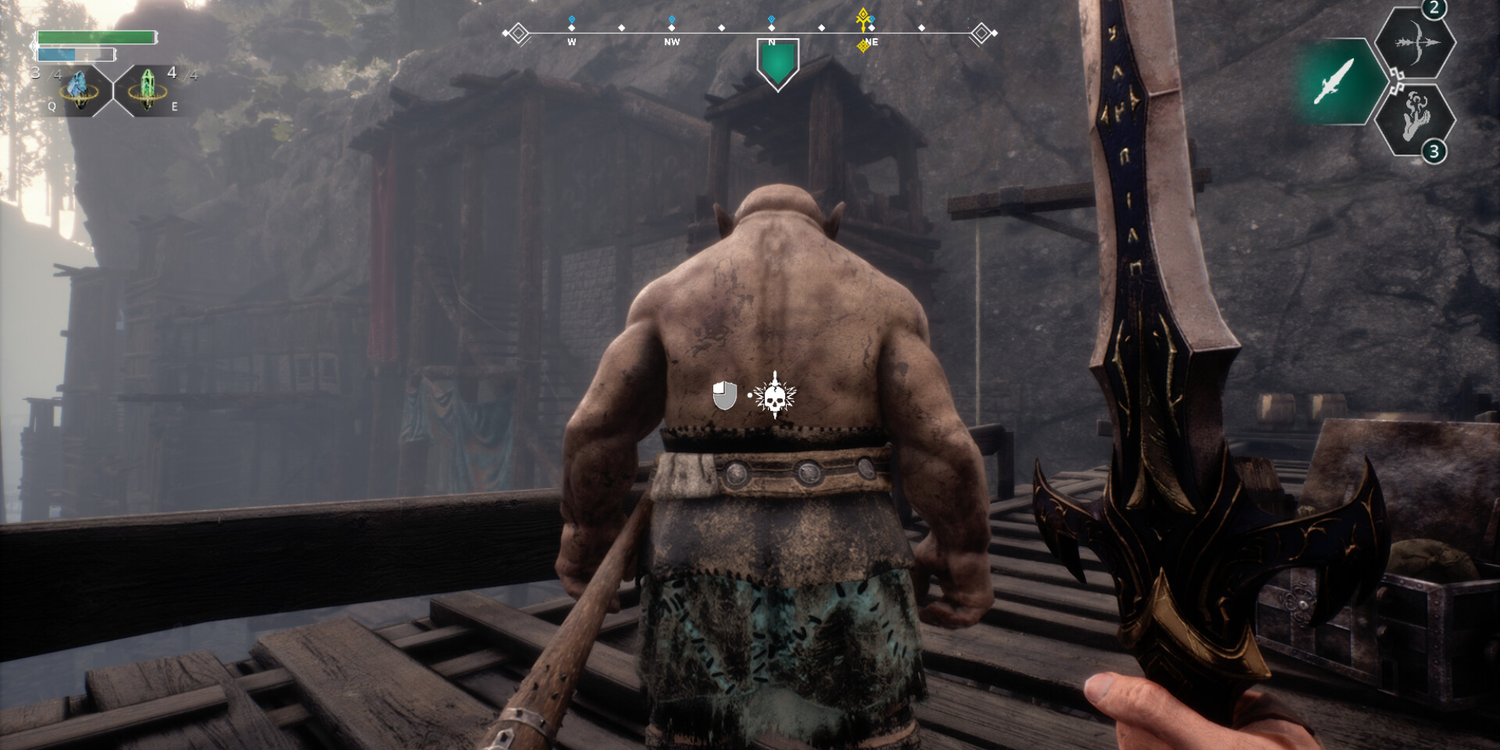Activate the magic hand spell slot

1413,120
